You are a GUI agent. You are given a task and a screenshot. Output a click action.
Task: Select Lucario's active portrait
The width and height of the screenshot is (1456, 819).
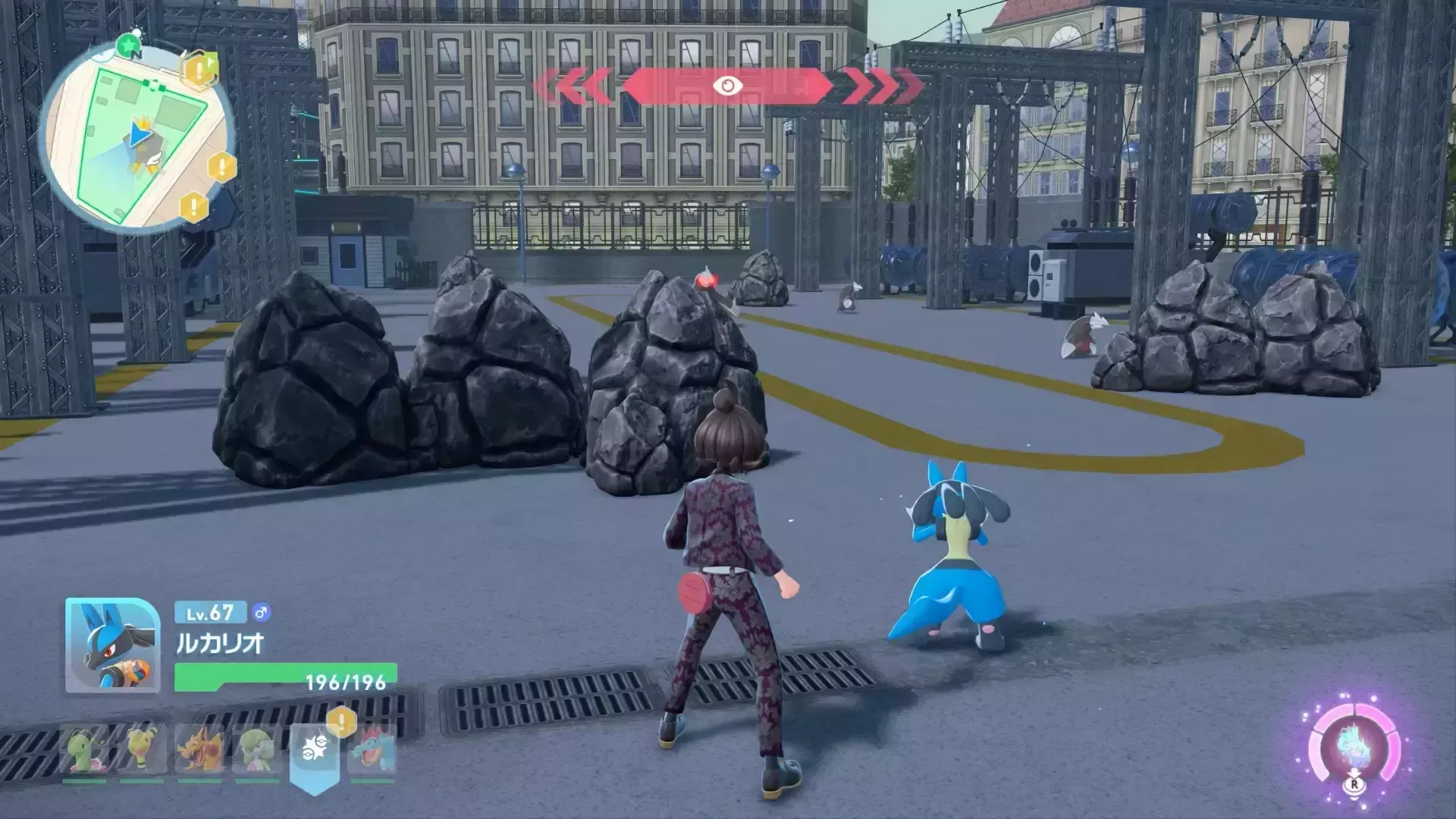(x=112, y=645)
